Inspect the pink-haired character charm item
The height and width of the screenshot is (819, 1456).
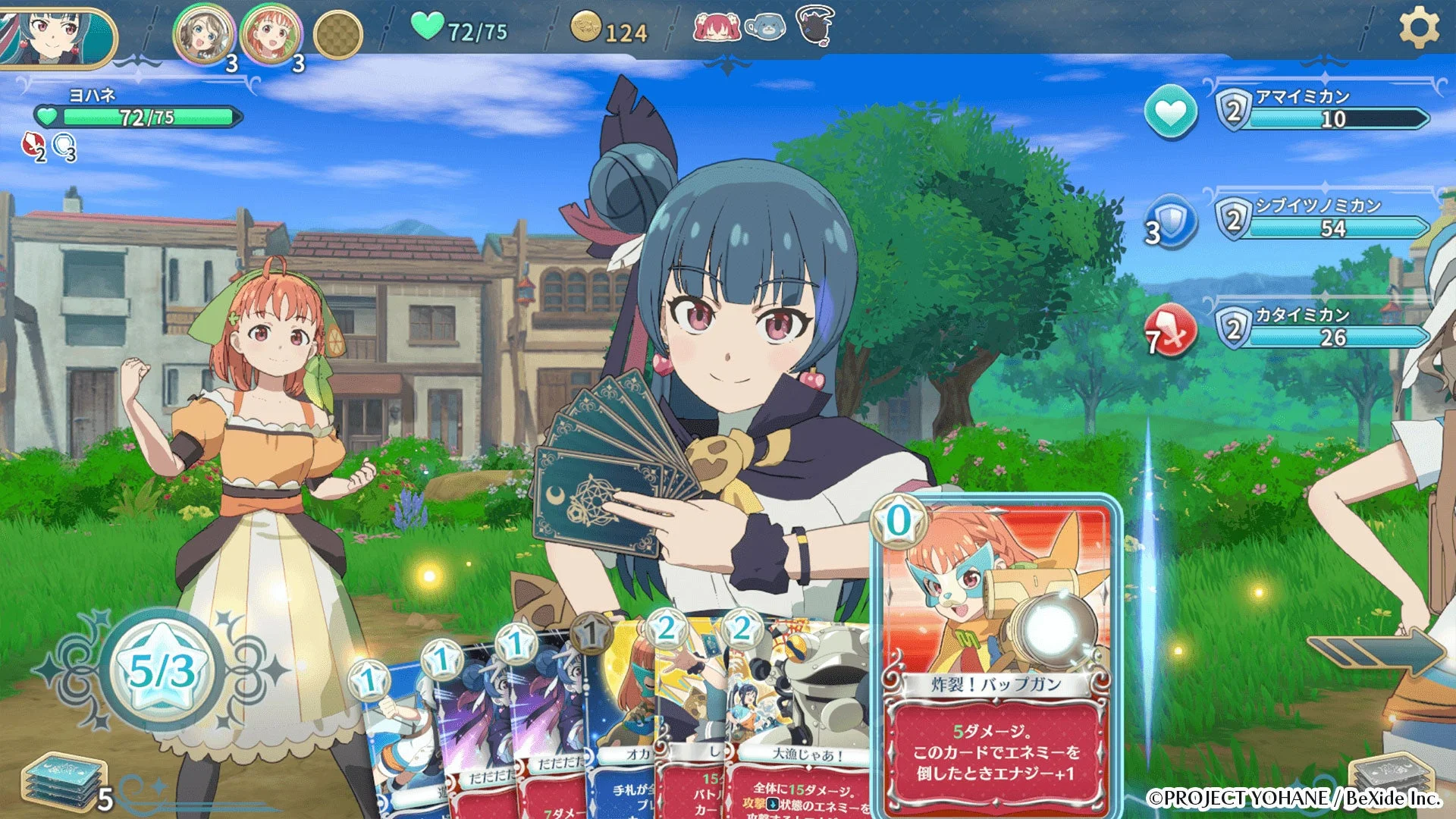pyautogui.click(x=716, y=28)
